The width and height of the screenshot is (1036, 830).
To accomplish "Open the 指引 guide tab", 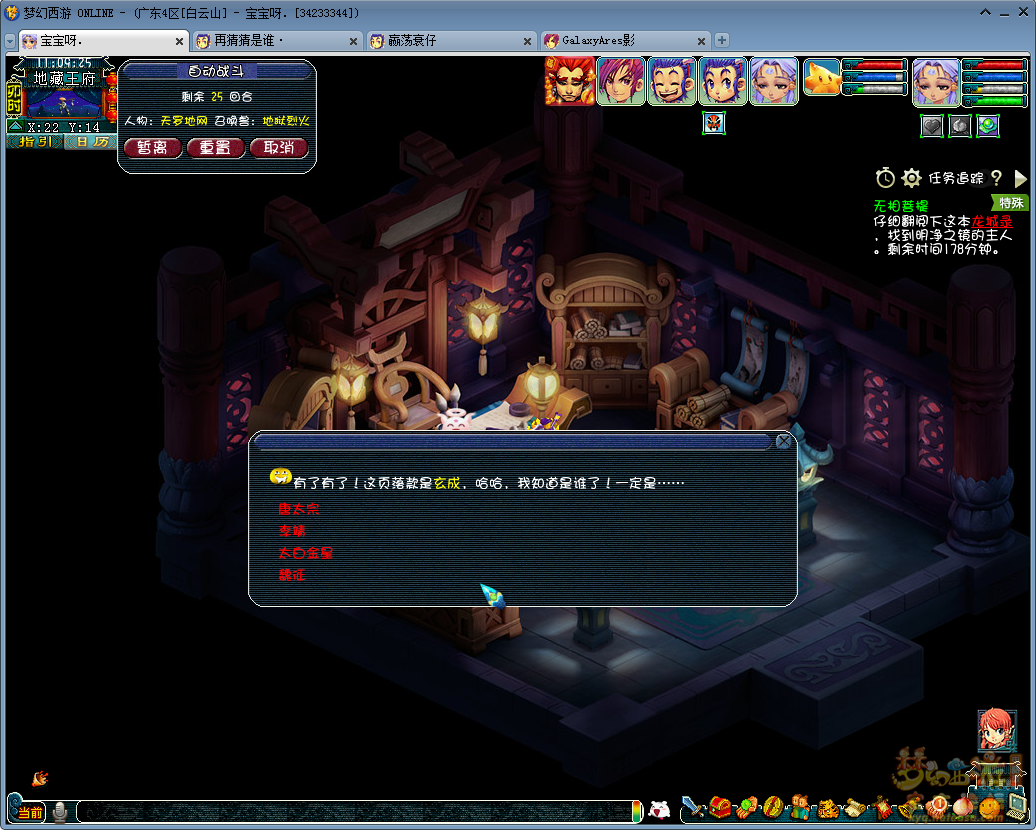I will (35, 142).
